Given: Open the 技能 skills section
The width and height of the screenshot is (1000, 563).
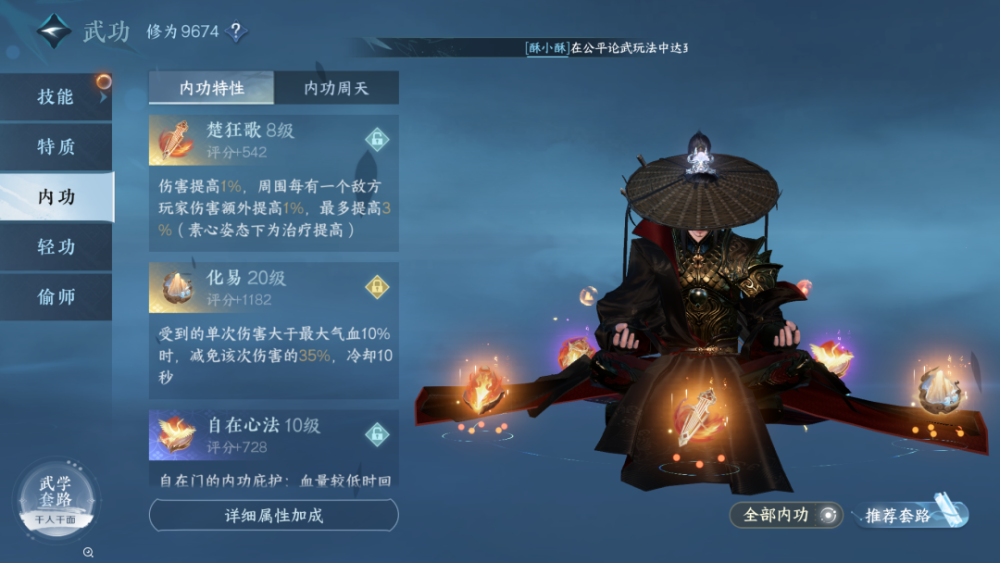Looking at the screenshot, I should [x=56, y=97].
